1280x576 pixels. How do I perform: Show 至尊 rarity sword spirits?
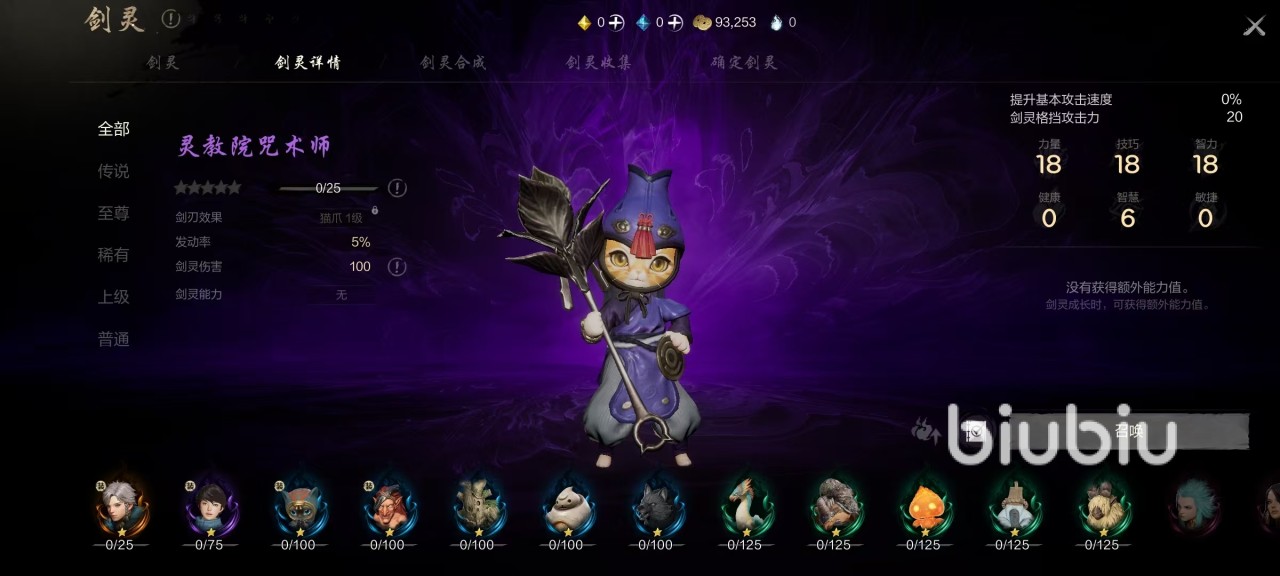(x=114, y=213)
